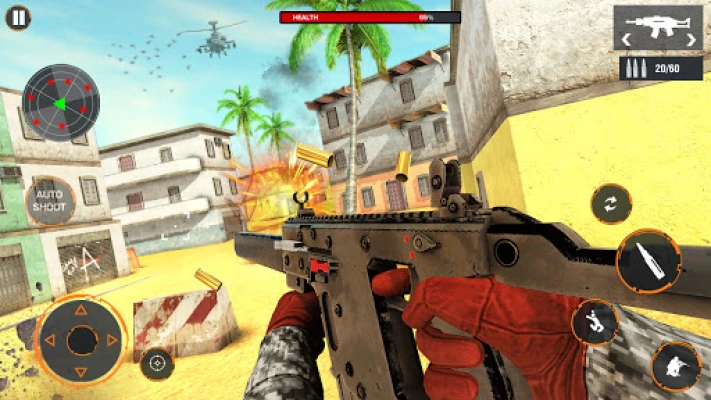Switch to the previous weapon arrow

625,40
